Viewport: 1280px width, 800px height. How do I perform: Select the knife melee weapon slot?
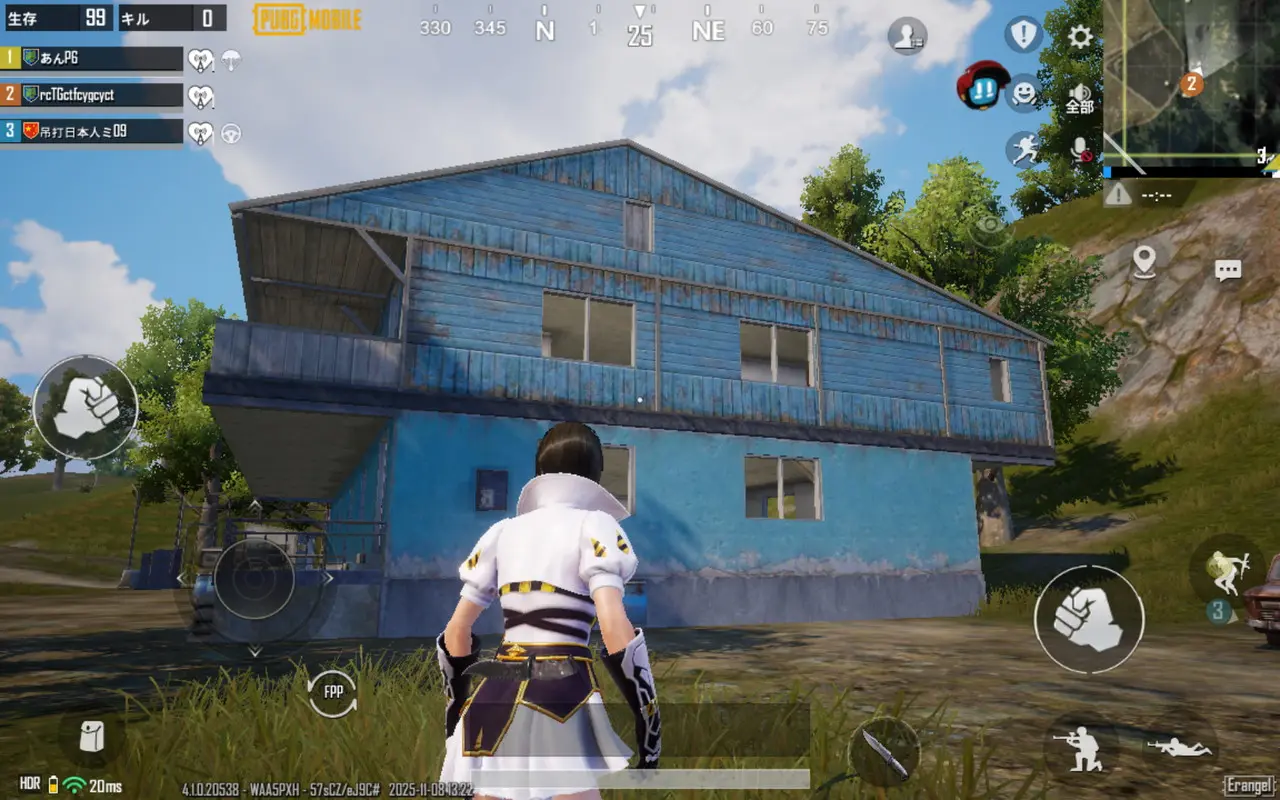[x=884, y=750]
